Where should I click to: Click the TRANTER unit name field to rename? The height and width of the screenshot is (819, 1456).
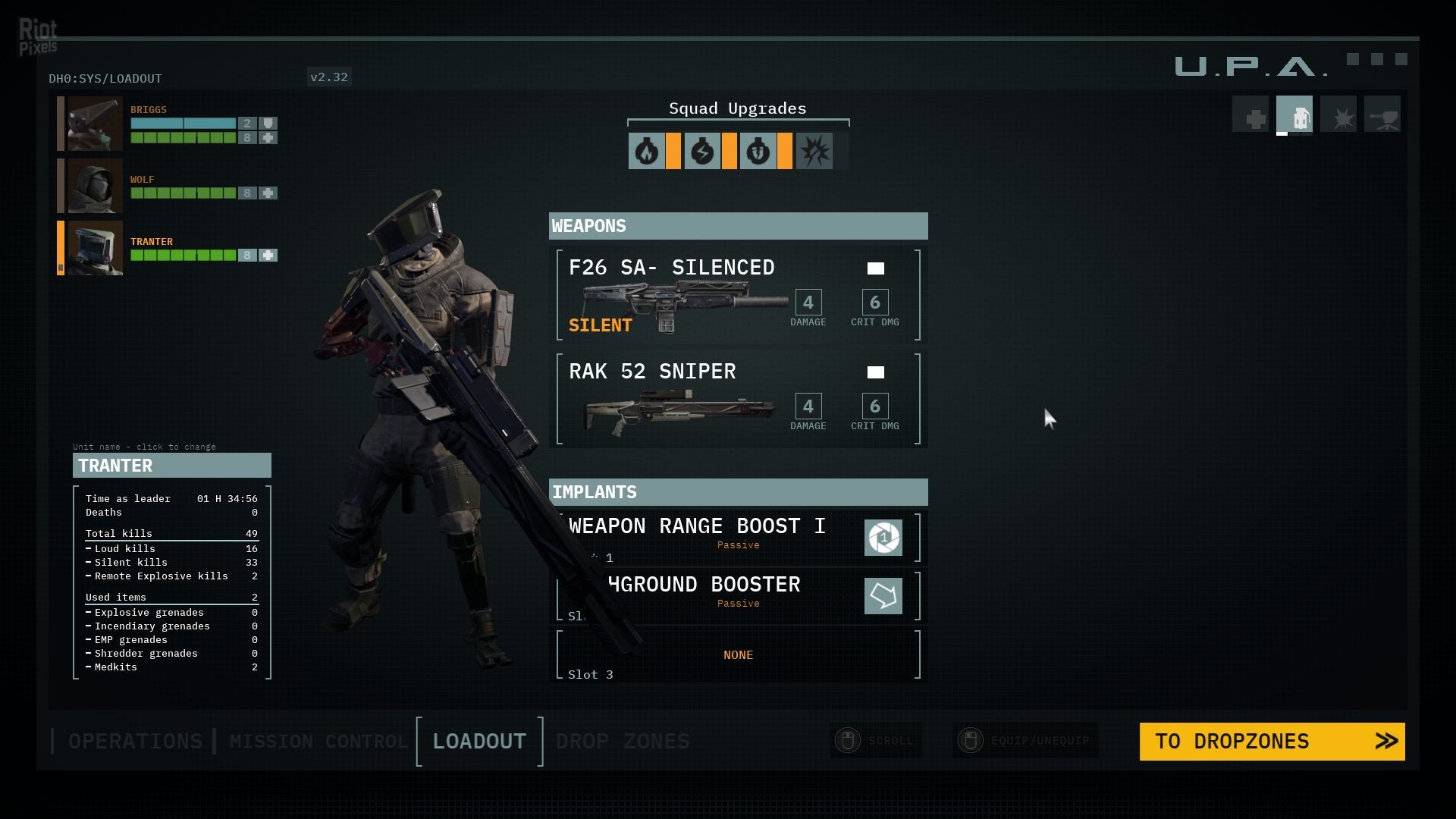pyautogui.click(x=172, y=466)
